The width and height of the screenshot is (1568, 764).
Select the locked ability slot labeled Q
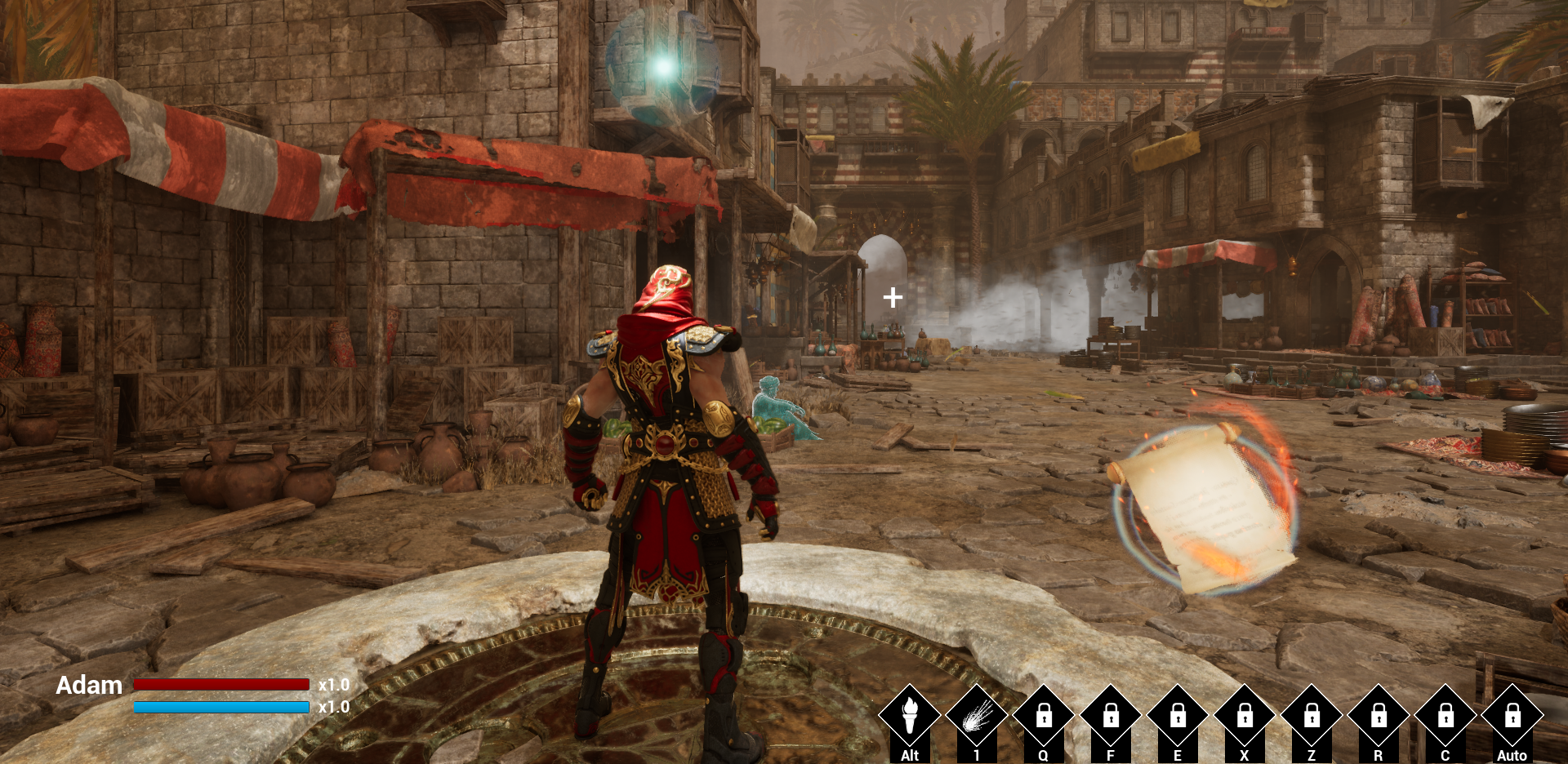(x=1043, y=716)
